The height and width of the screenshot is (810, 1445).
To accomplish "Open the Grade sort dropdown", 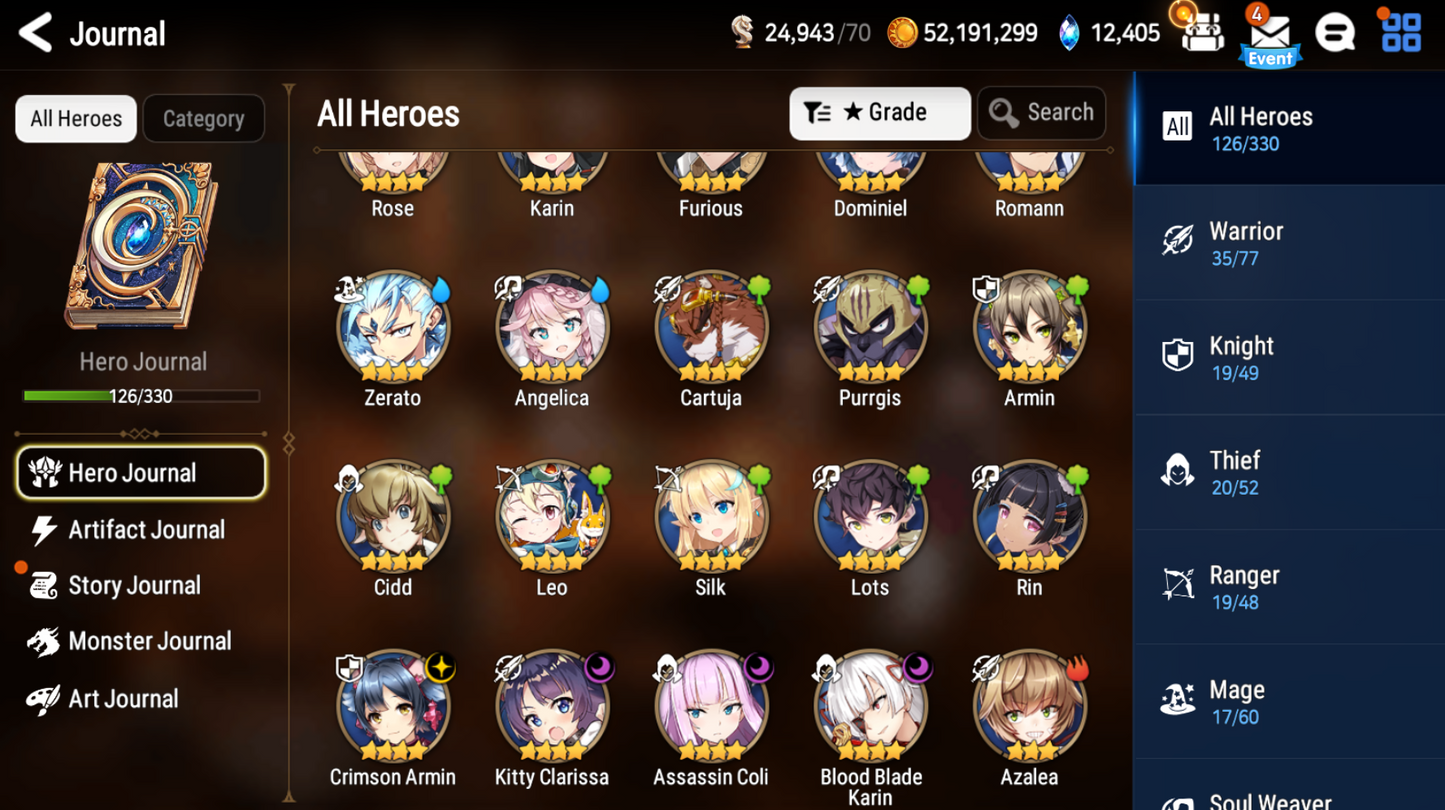I will [879, 112].
